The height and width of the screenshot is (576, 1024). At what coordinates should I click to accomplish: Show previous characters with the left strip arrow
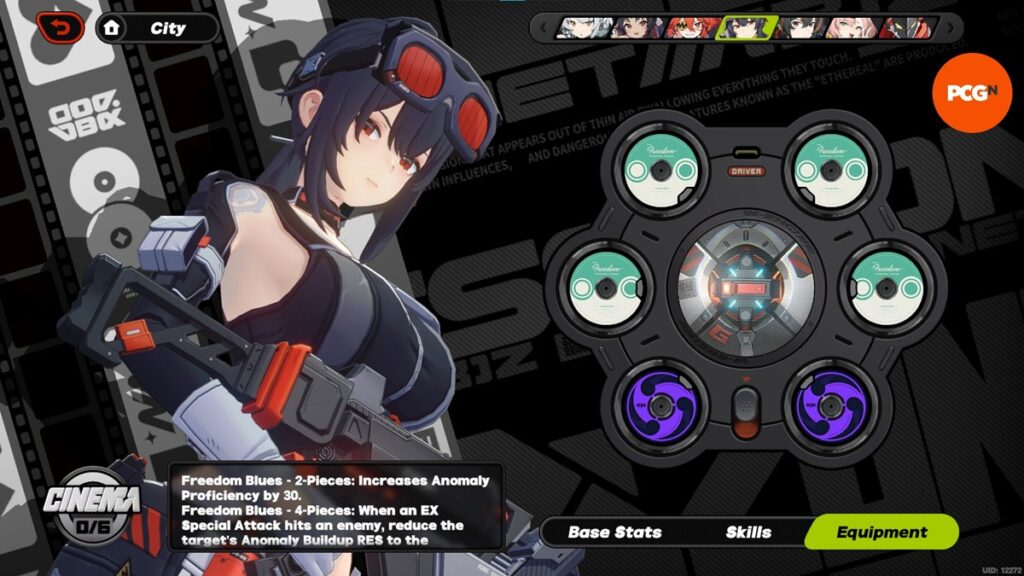[x=542, y=28]
